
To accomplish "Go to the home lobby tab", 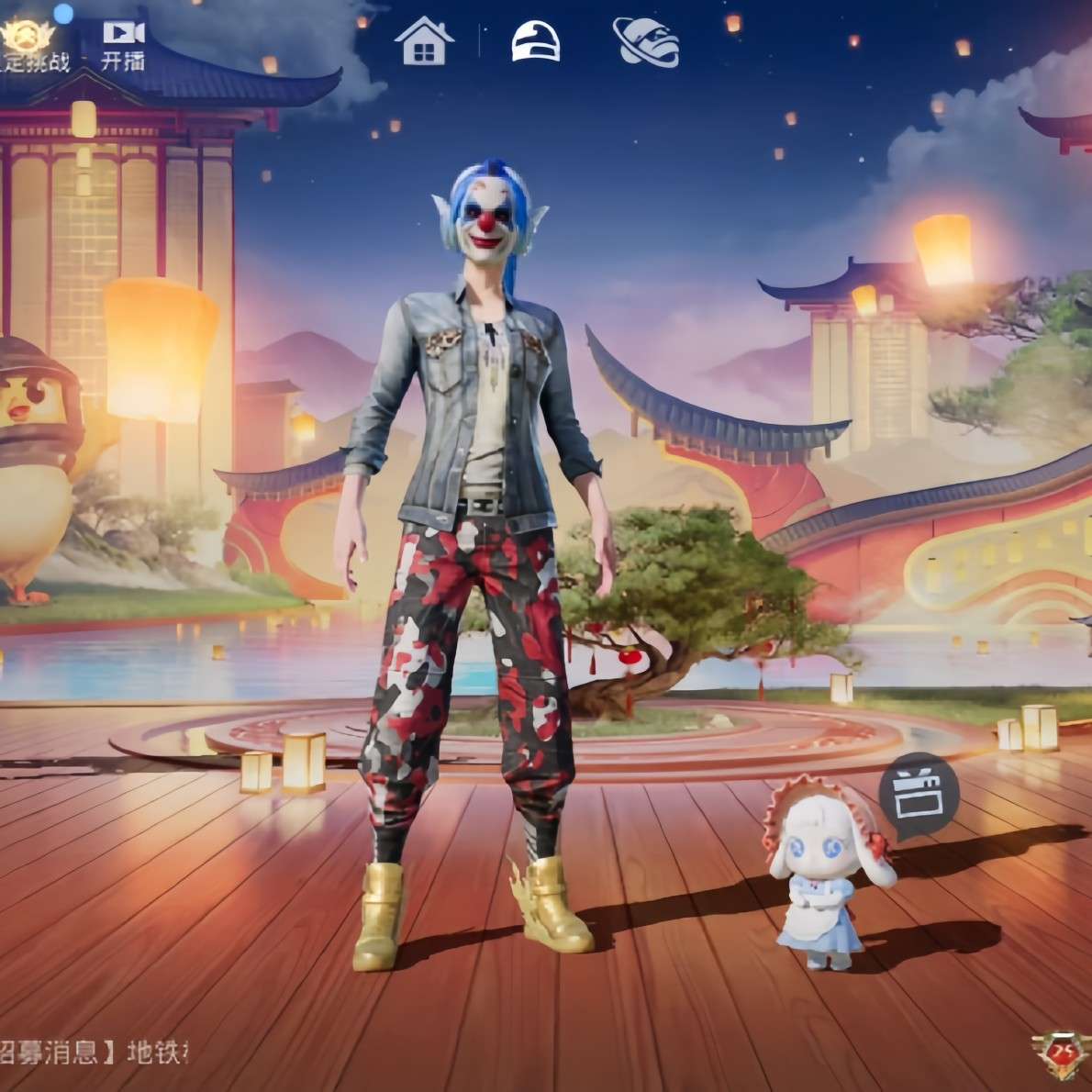I will pos(424,41).
